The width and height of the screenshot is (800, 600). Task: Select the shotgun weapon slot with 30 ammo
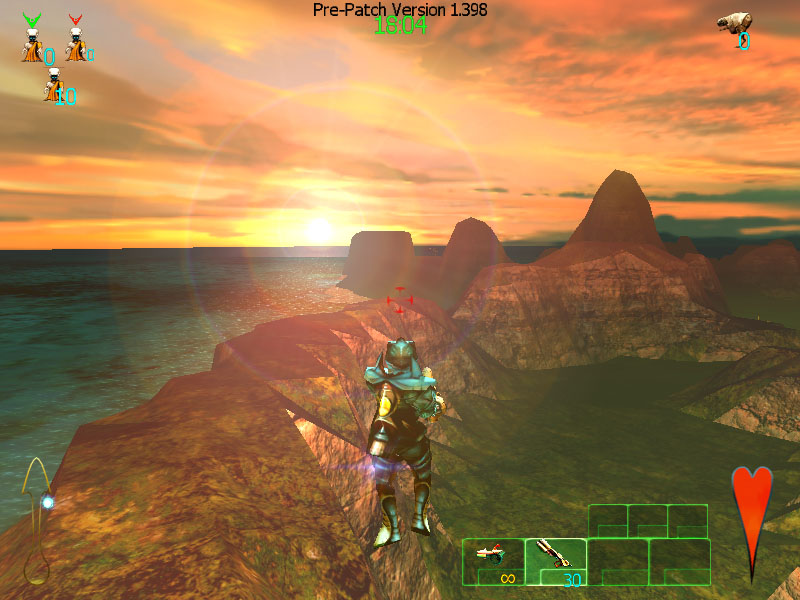(x=554, y=561)
